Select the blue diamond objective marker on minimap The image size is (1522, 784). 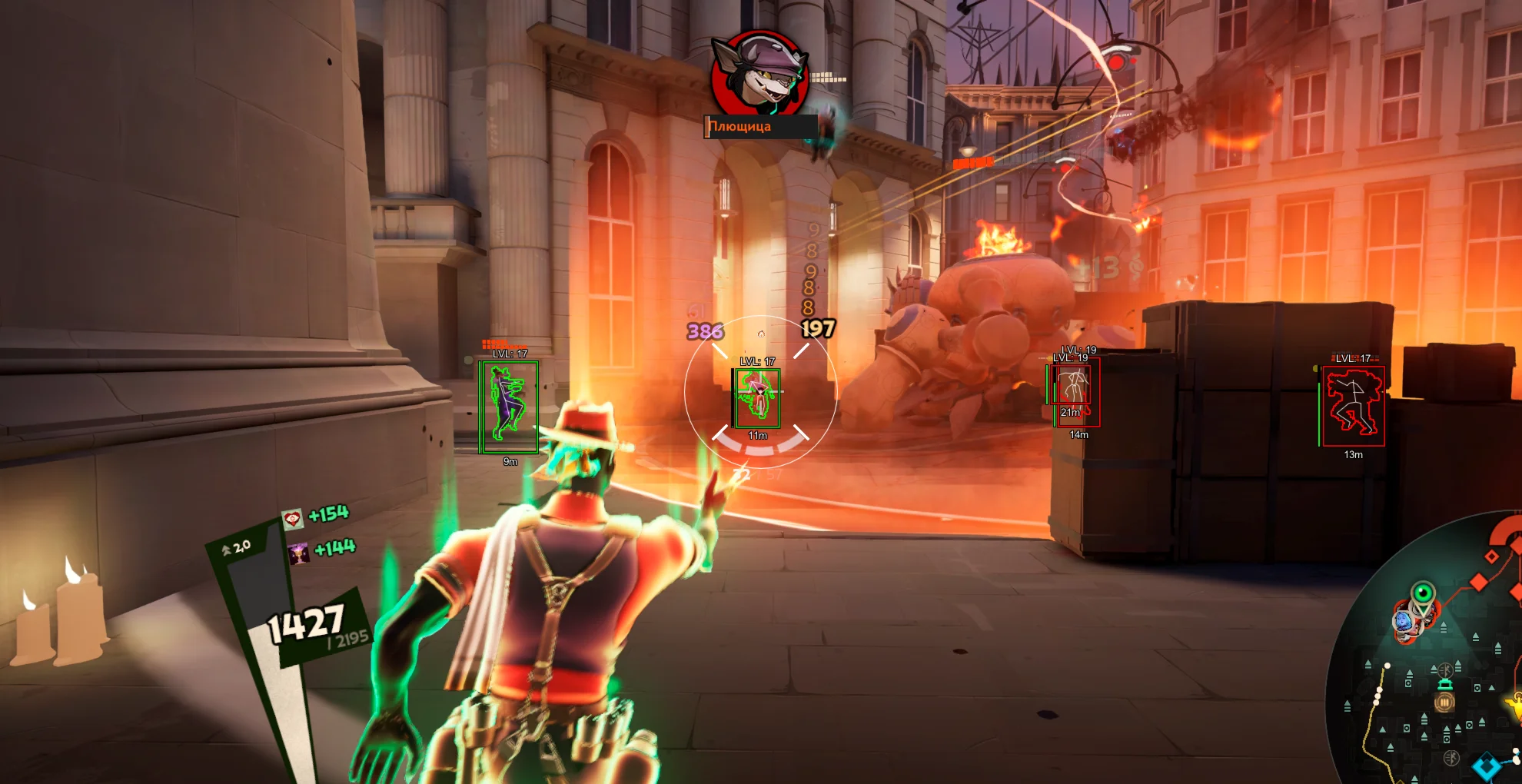tap(1486, 766)
